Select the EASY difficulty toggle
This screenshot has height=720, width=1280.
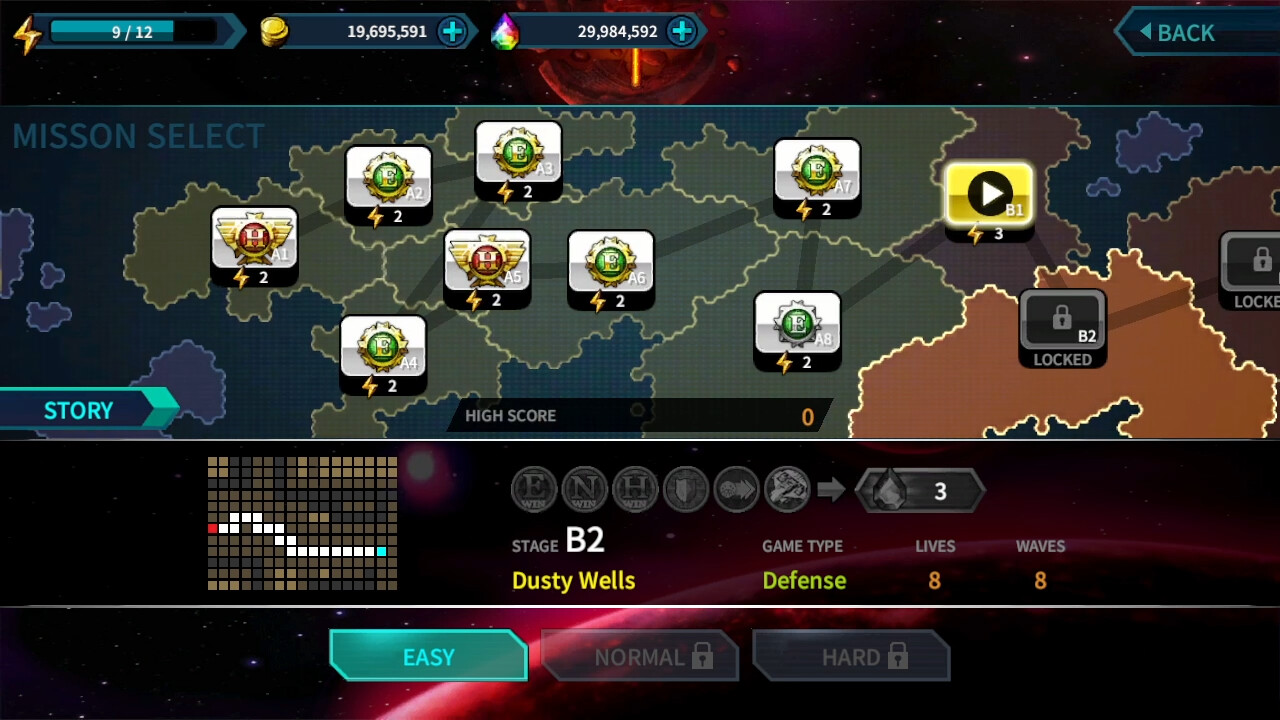428,656
